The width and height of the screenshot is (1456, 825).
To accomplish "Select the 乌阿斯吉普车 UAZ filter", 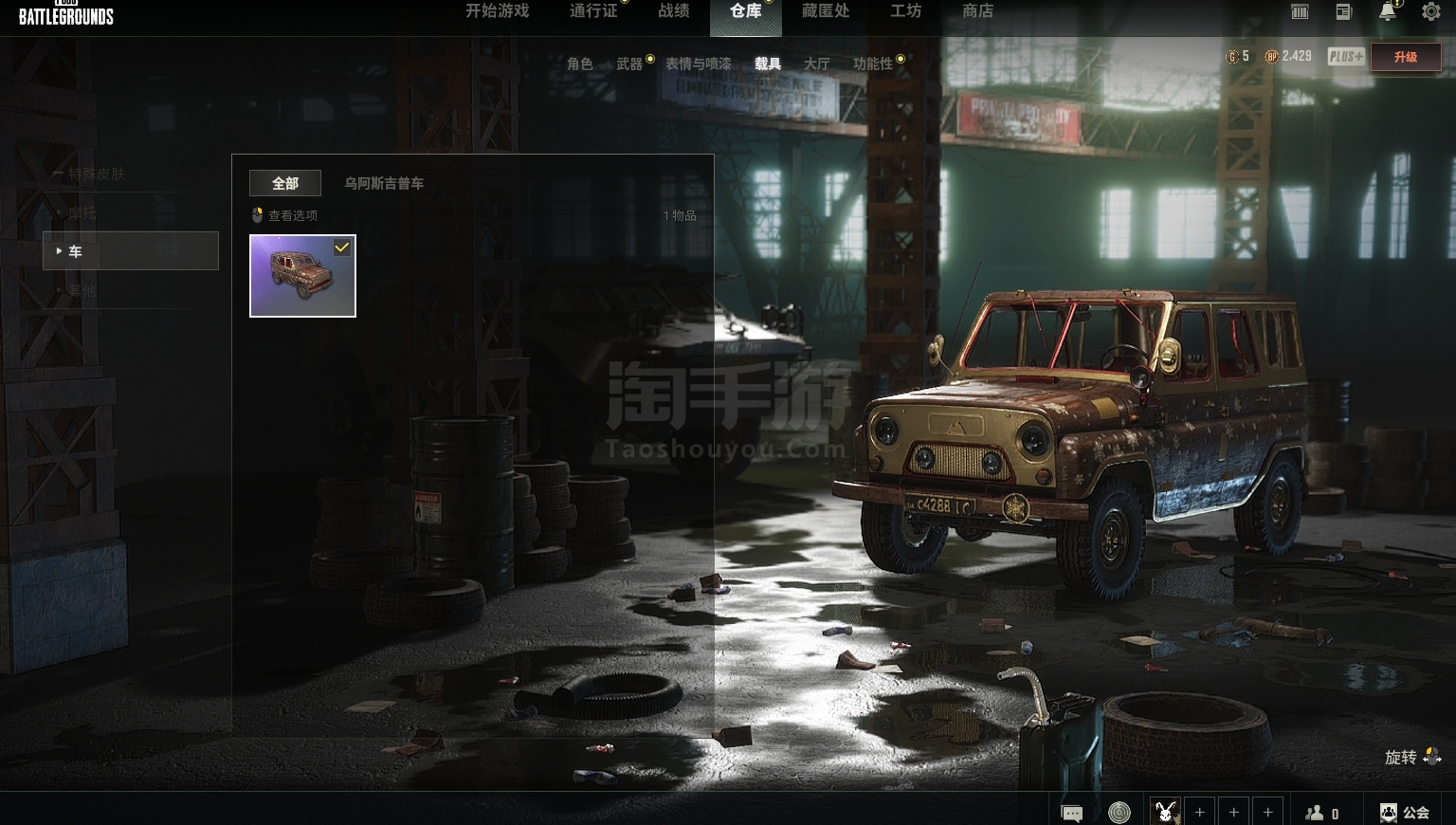I will coord(384,183).
